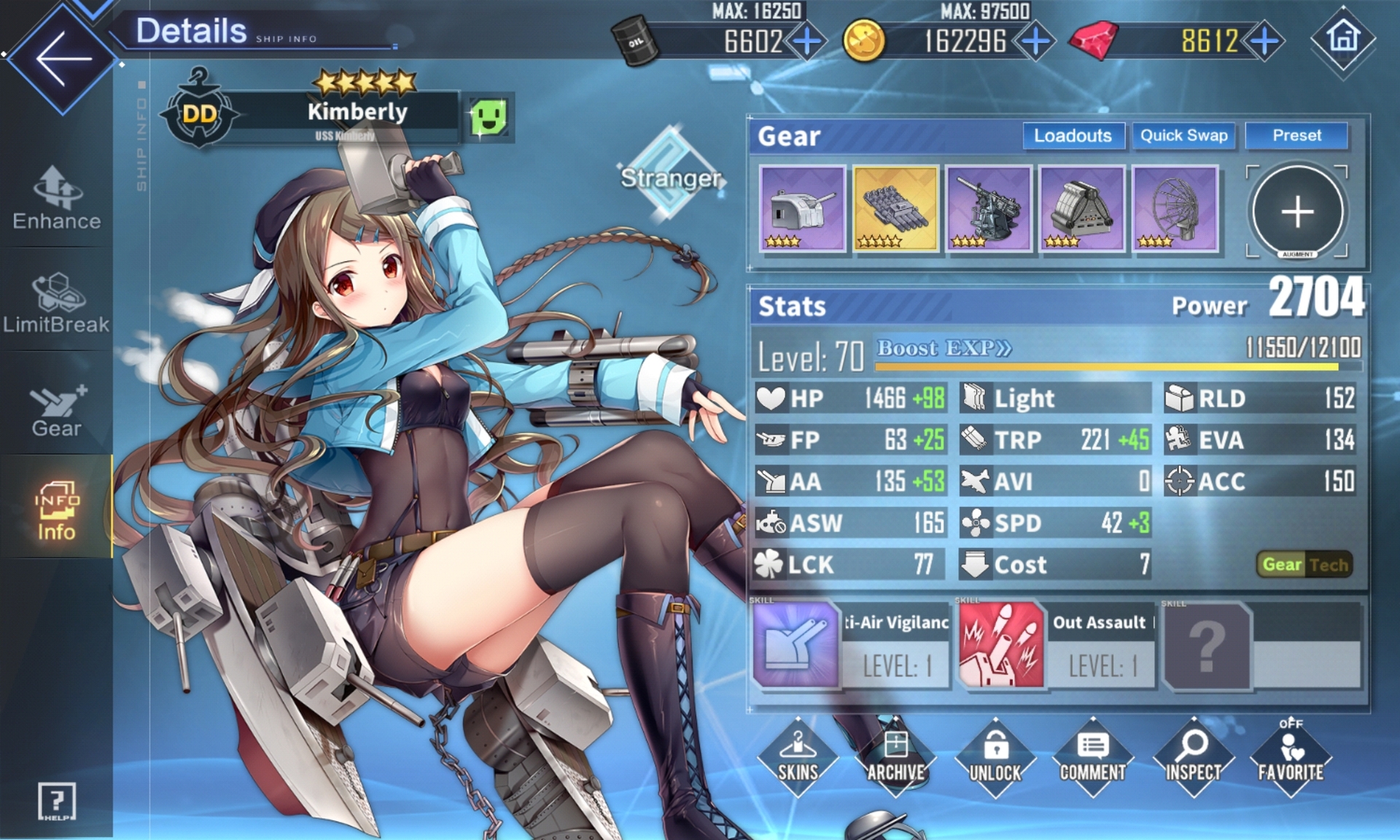Add more coins with the plus button
Viewport: 1400px width, 840px height.
pos(1035,41)
